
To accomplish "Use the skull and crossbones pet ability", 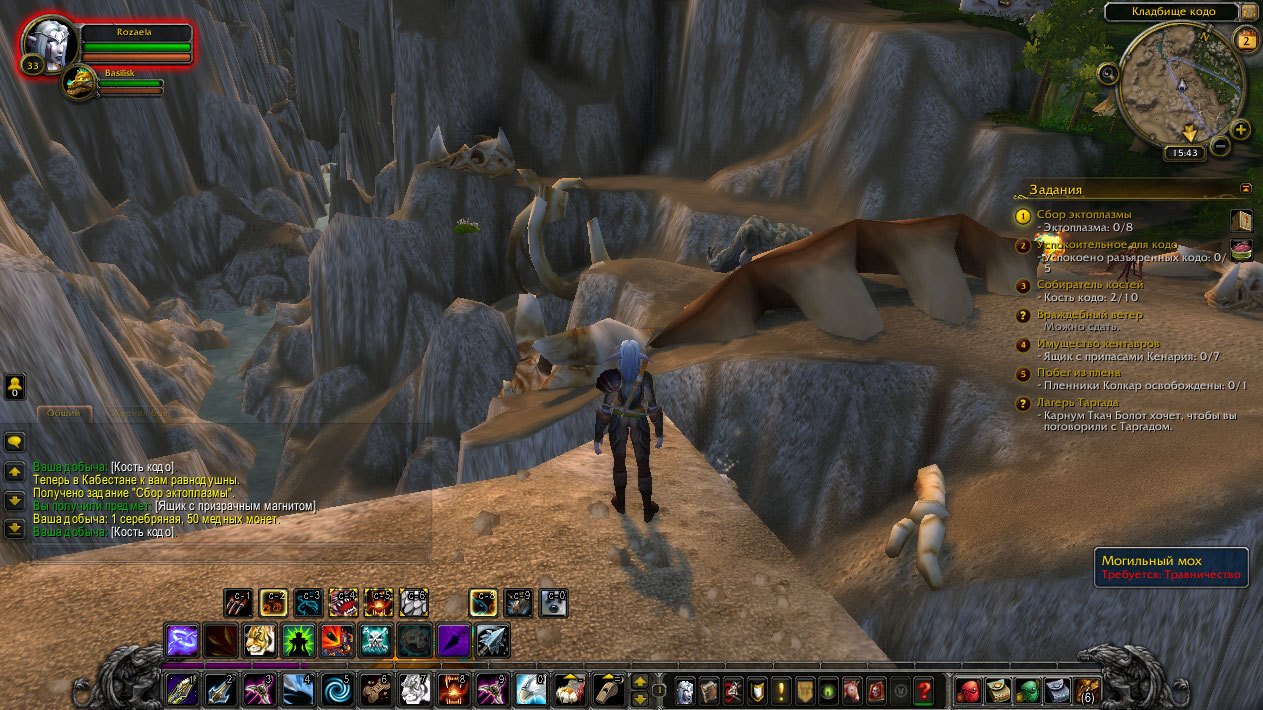I will tap(375, 640).
